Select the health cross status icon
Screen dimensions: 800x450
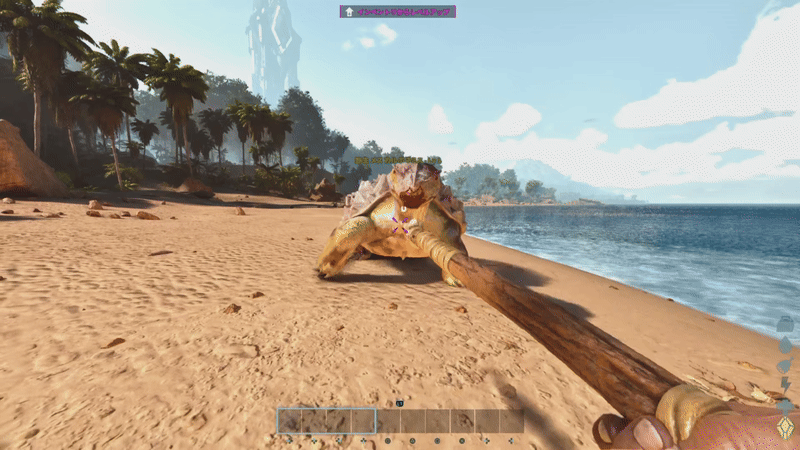(x=786, y=406)
